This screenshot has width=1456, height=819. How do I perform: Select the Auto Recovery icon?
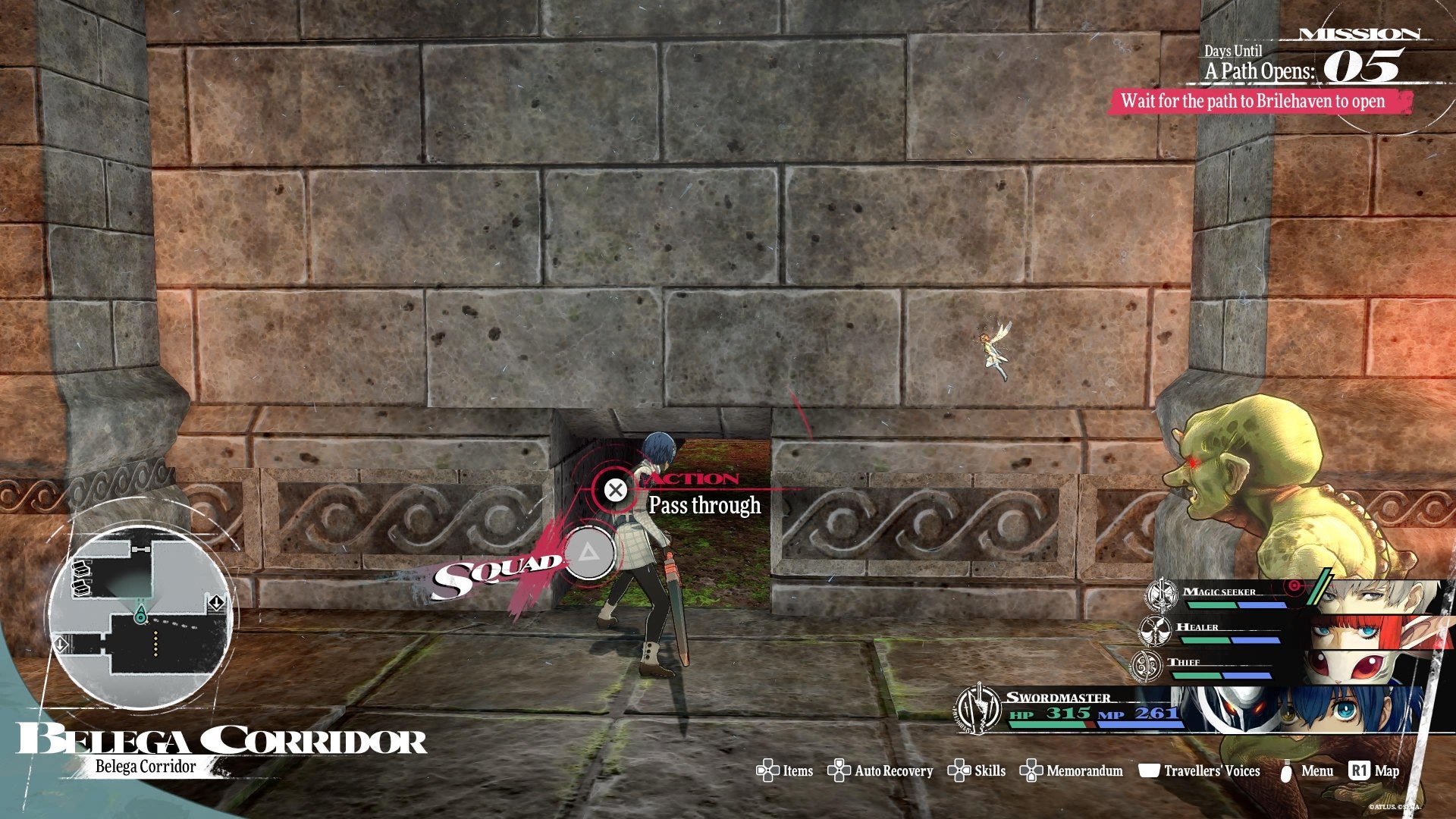coord(838,771)
